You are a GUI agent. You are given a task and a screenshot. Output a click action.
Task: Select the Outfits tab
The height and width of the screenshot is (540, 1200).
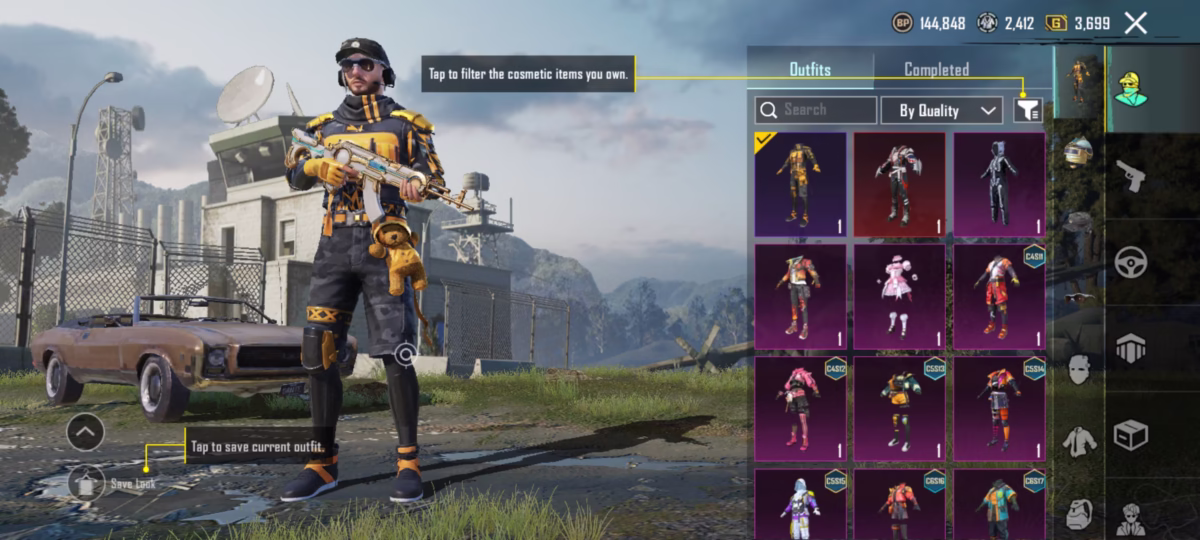(x=810, y=70)
